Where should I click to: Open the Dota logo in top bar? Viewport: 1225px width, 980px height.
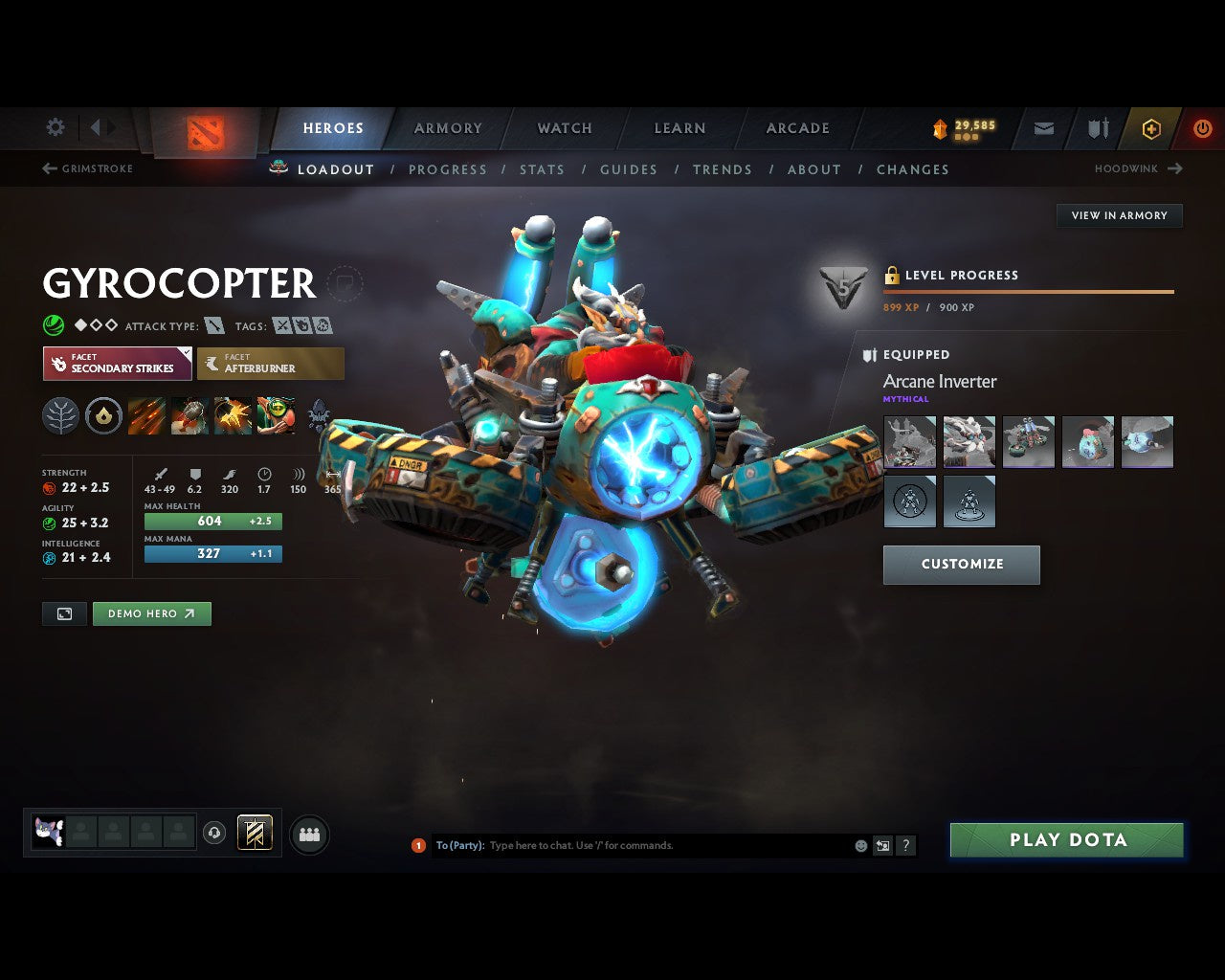tap(204, 134)
